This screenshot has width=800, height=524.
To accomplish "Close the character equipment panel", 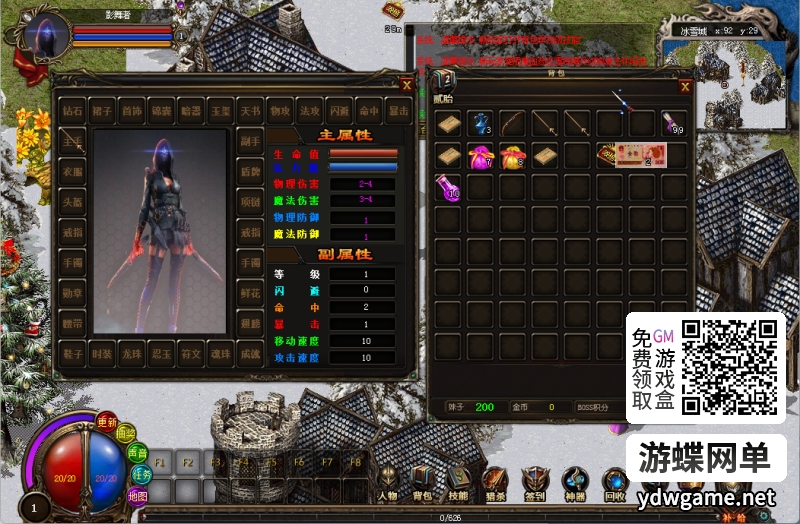I will tap(406, 85).
